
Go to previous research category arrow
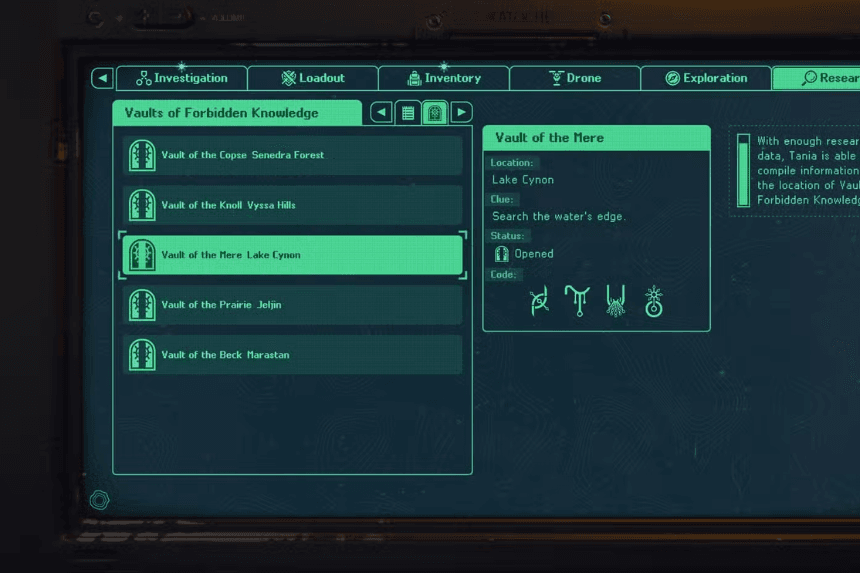click(381, 113)
